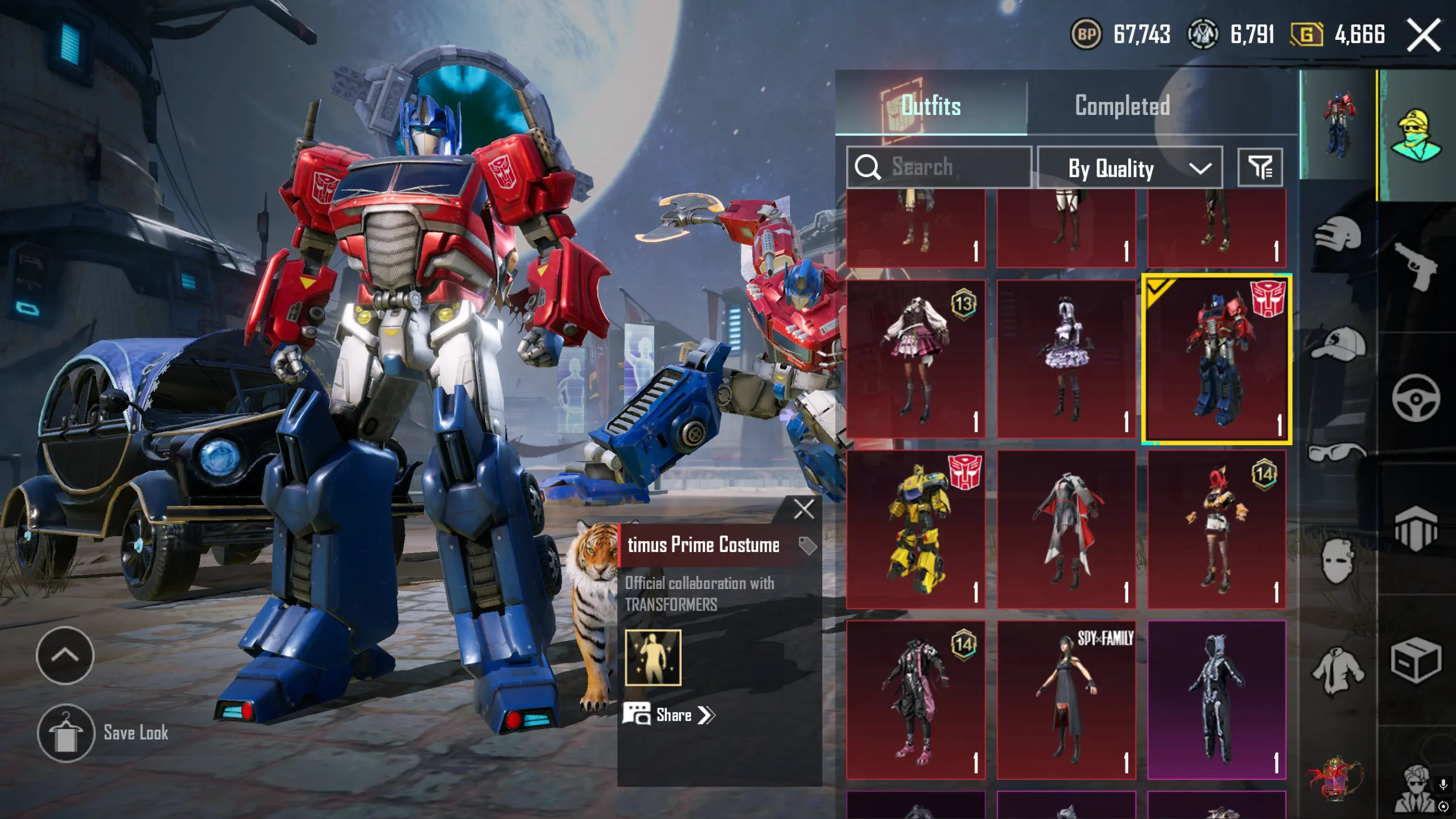Select the baseball cap category
The height and width of the screenshot is (819, 1456).
tap(1337, 343)
